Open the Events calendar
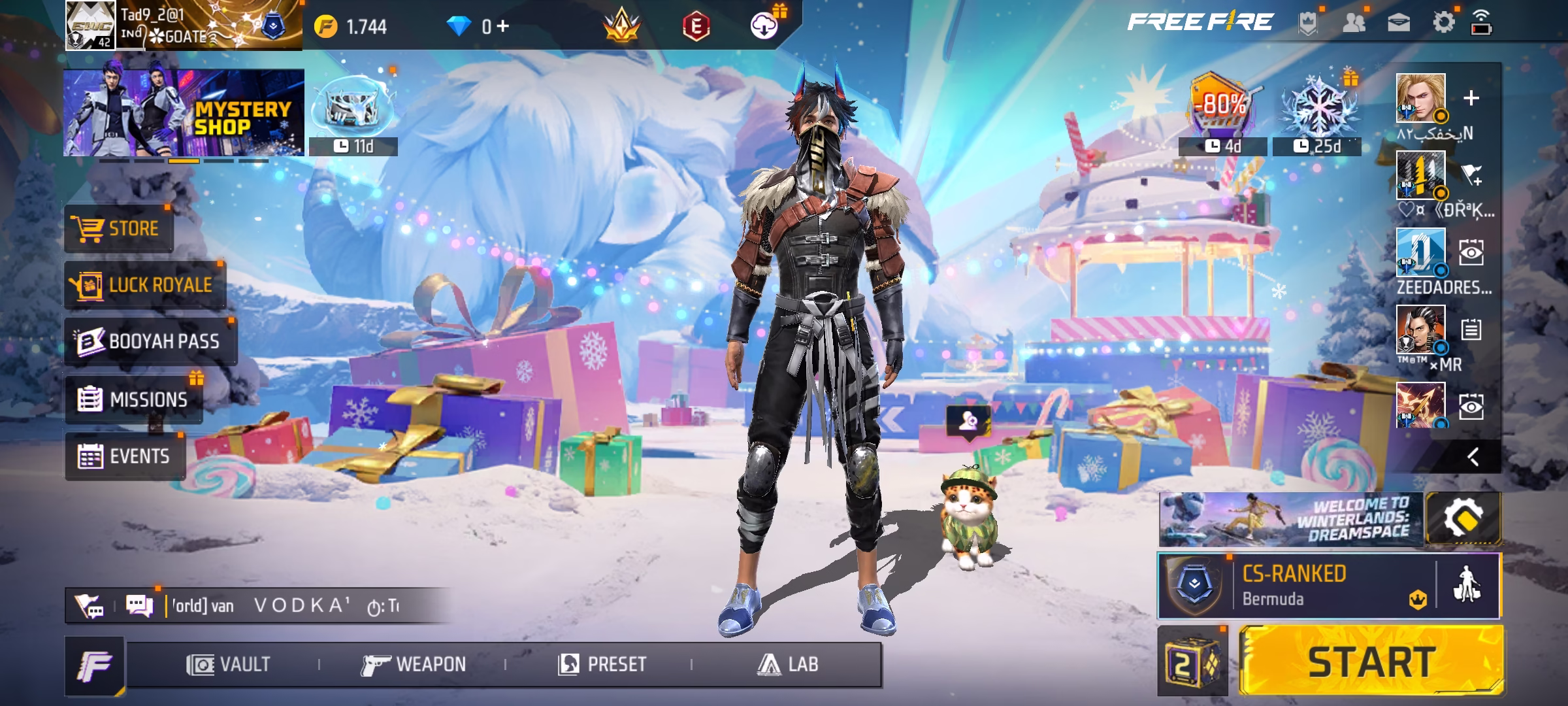The height and width of the screenshot is (706, 1568). pyautogui.click(x=124, y=456)
